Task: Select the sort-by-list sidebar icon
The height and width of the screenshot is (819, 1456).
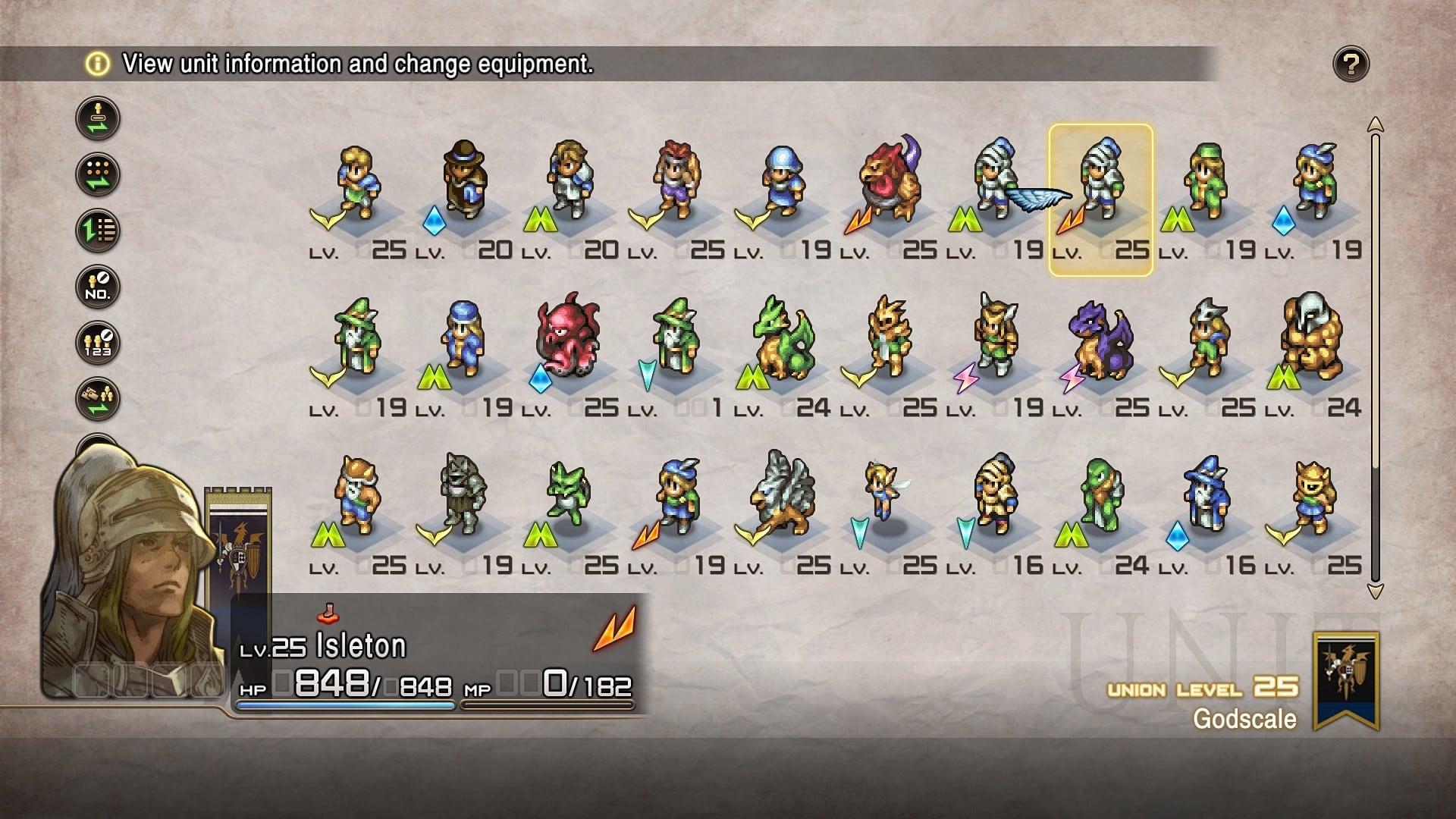Action: [x=97, y=230]
